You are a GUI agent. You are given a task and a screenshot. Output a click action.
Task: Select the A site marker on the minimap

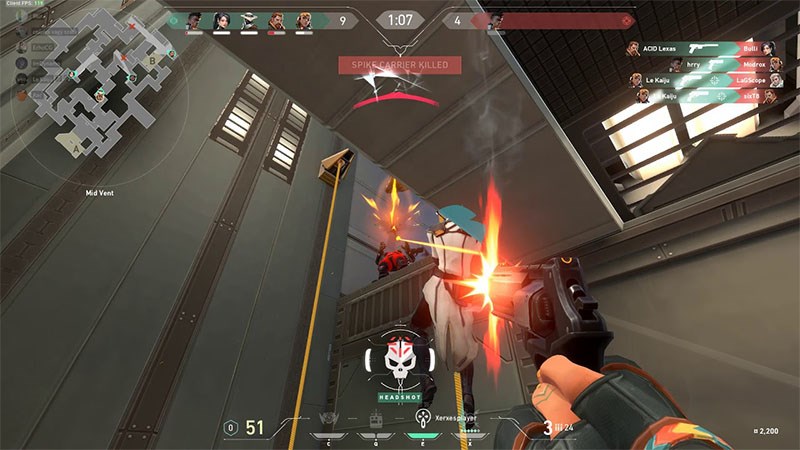(x=77, y=148)
